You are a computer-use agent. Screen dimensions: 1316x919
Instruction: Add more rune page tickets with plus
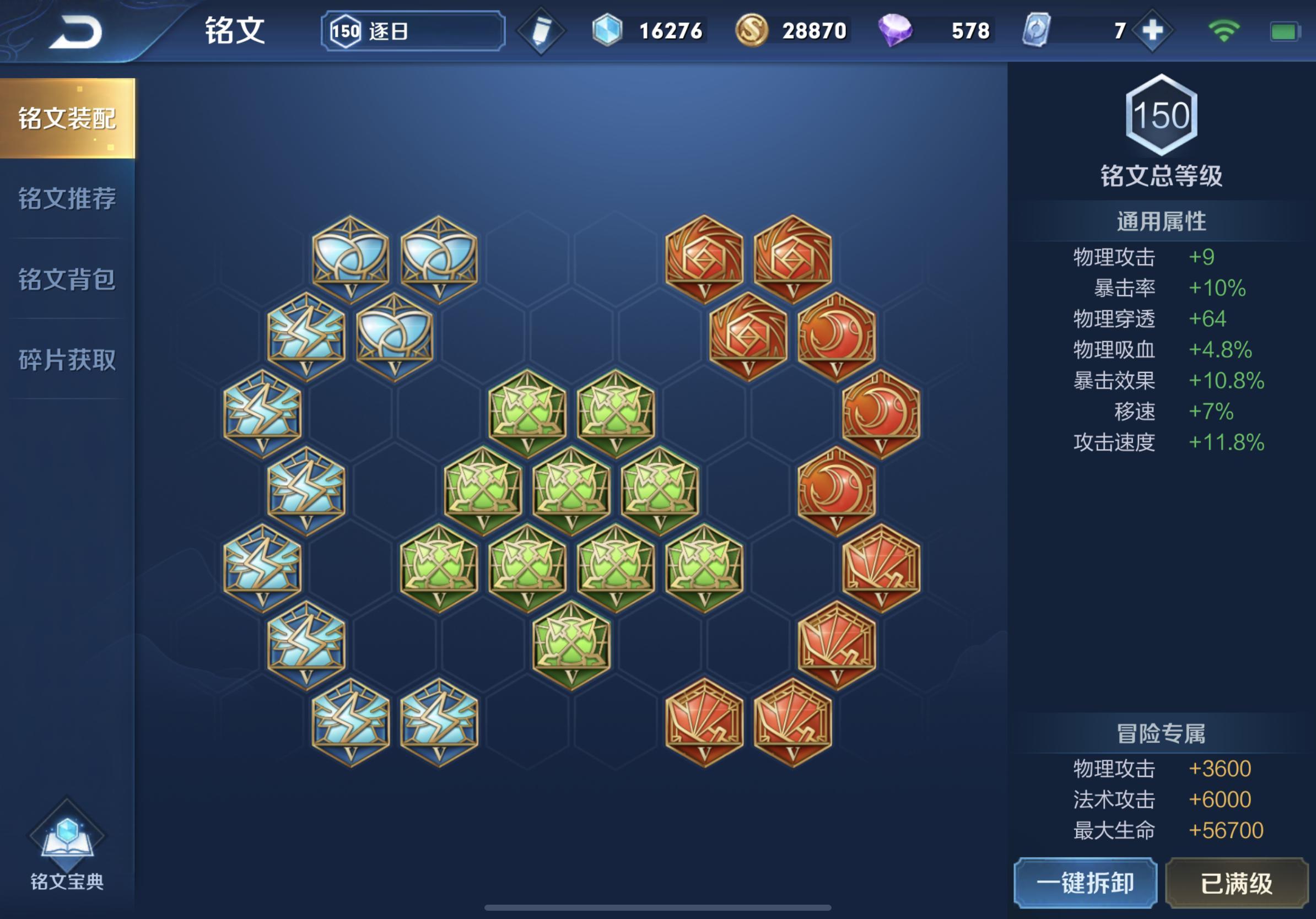click(1152, 31)
